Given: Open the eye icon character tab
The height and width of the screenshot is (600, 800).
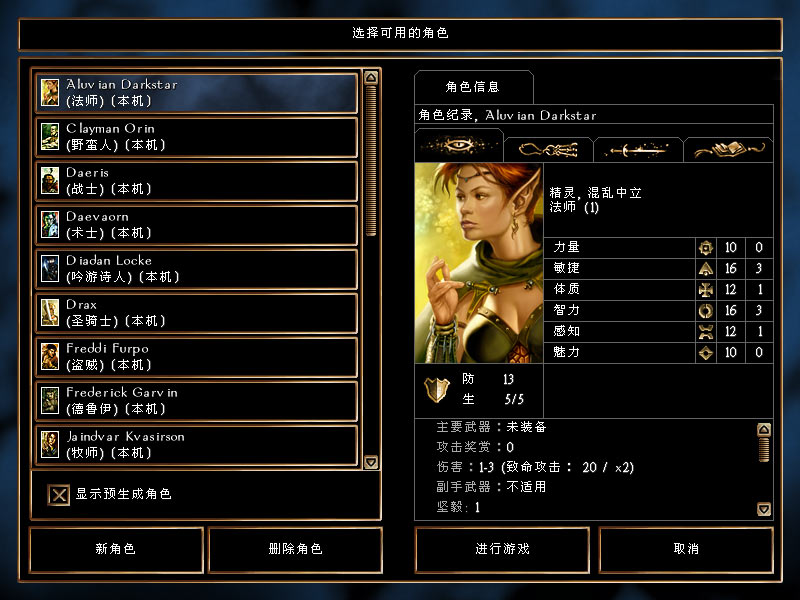Looking at the screenshot, I should pyautogui.click(x=458, y=146).
